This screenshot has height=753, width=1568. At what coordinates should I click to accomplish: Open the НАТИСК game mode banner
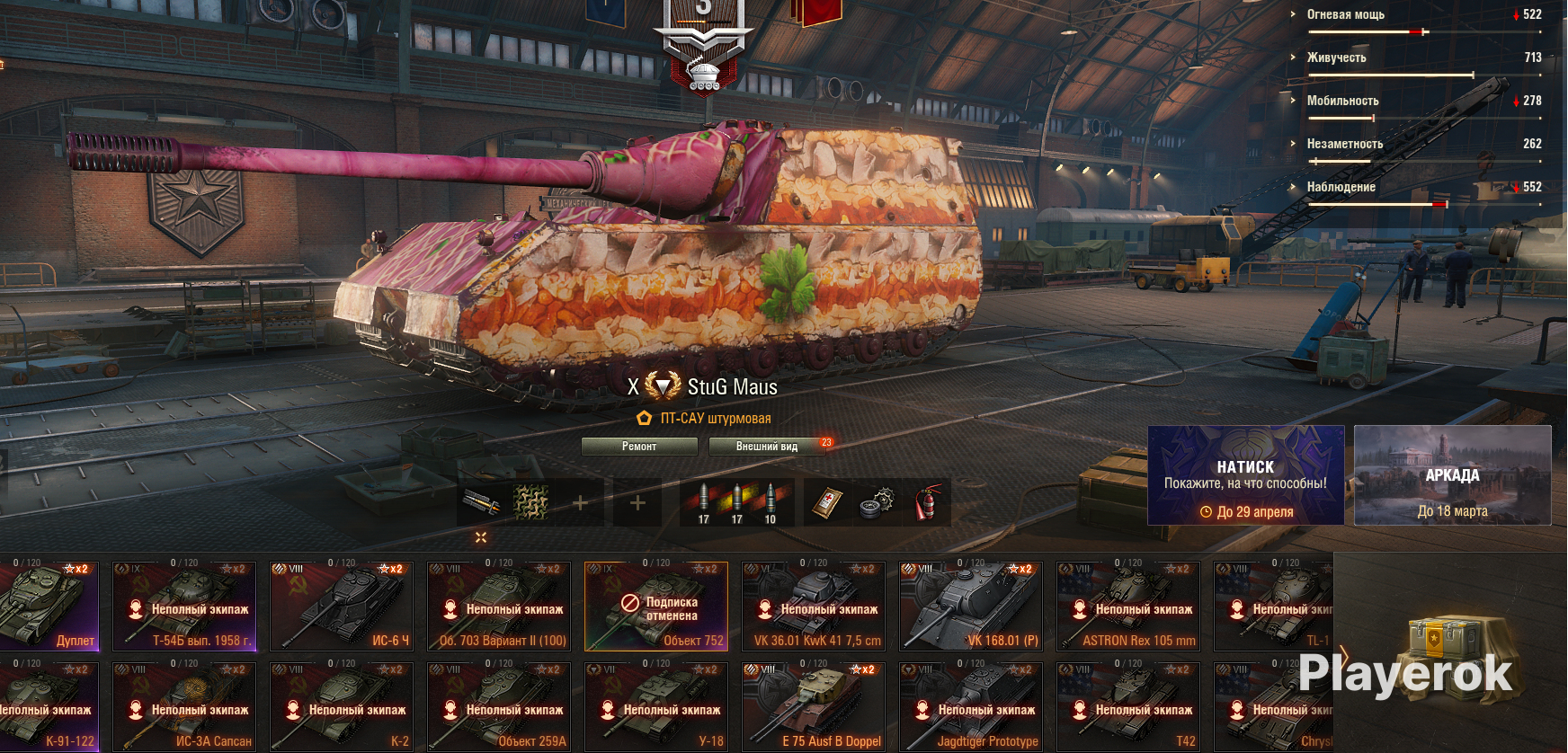[x=1245, y=475]
